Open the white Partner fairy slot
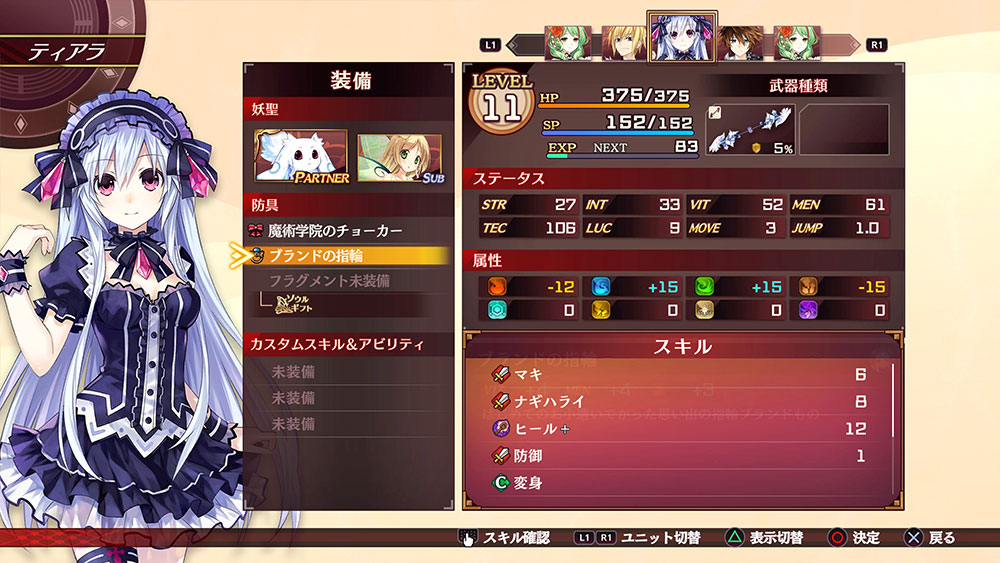Viewport: 1000px width, 563px height. point(301,157)
